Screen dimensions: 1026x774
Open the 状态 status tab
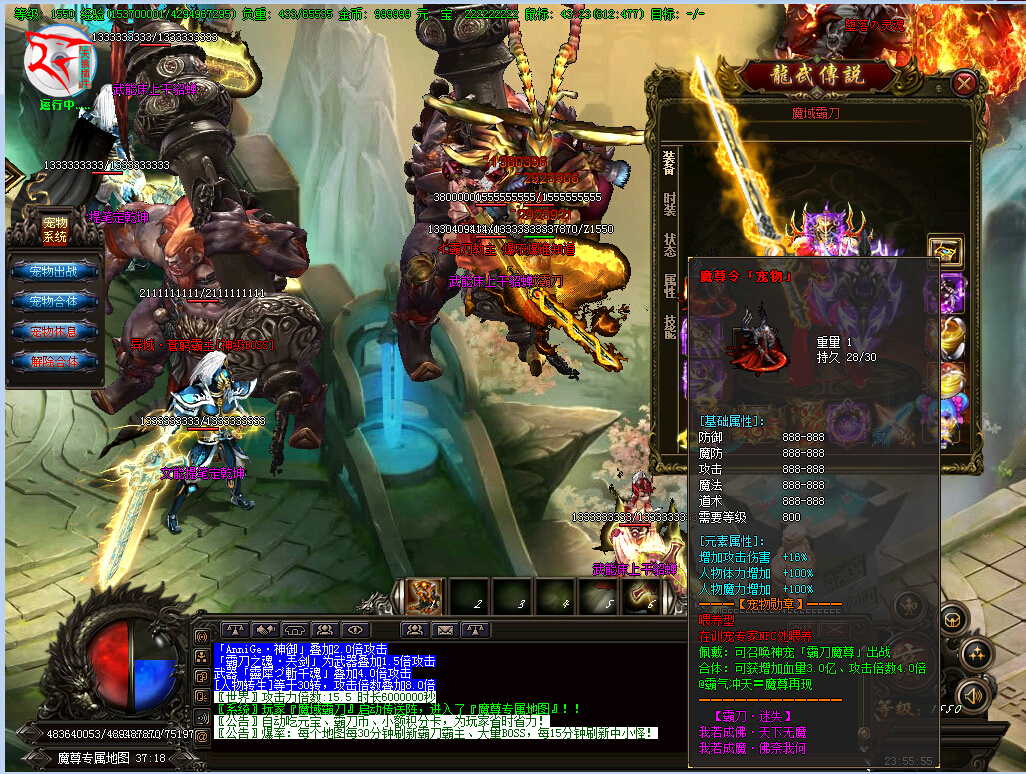pyautogui.click(x=669, y=244)
